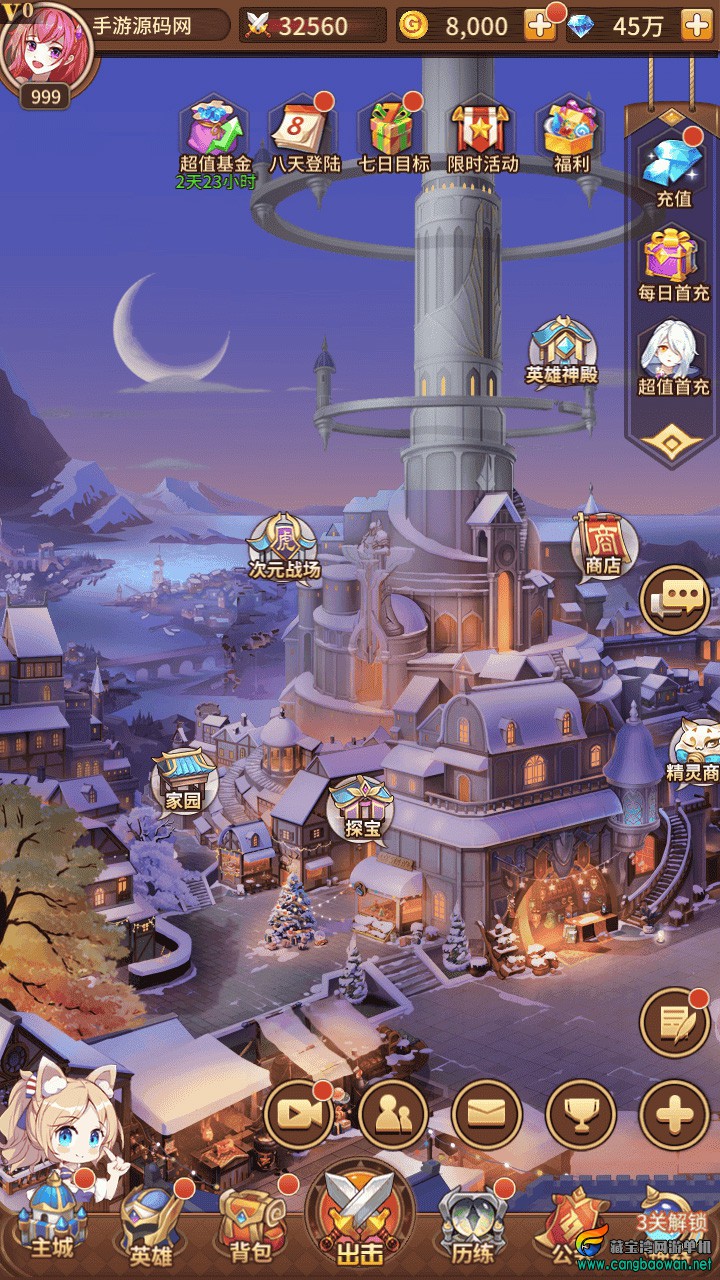Open the mail envelope button
This screenshot has width=720, height=1280.
[x=487, y=1115]
